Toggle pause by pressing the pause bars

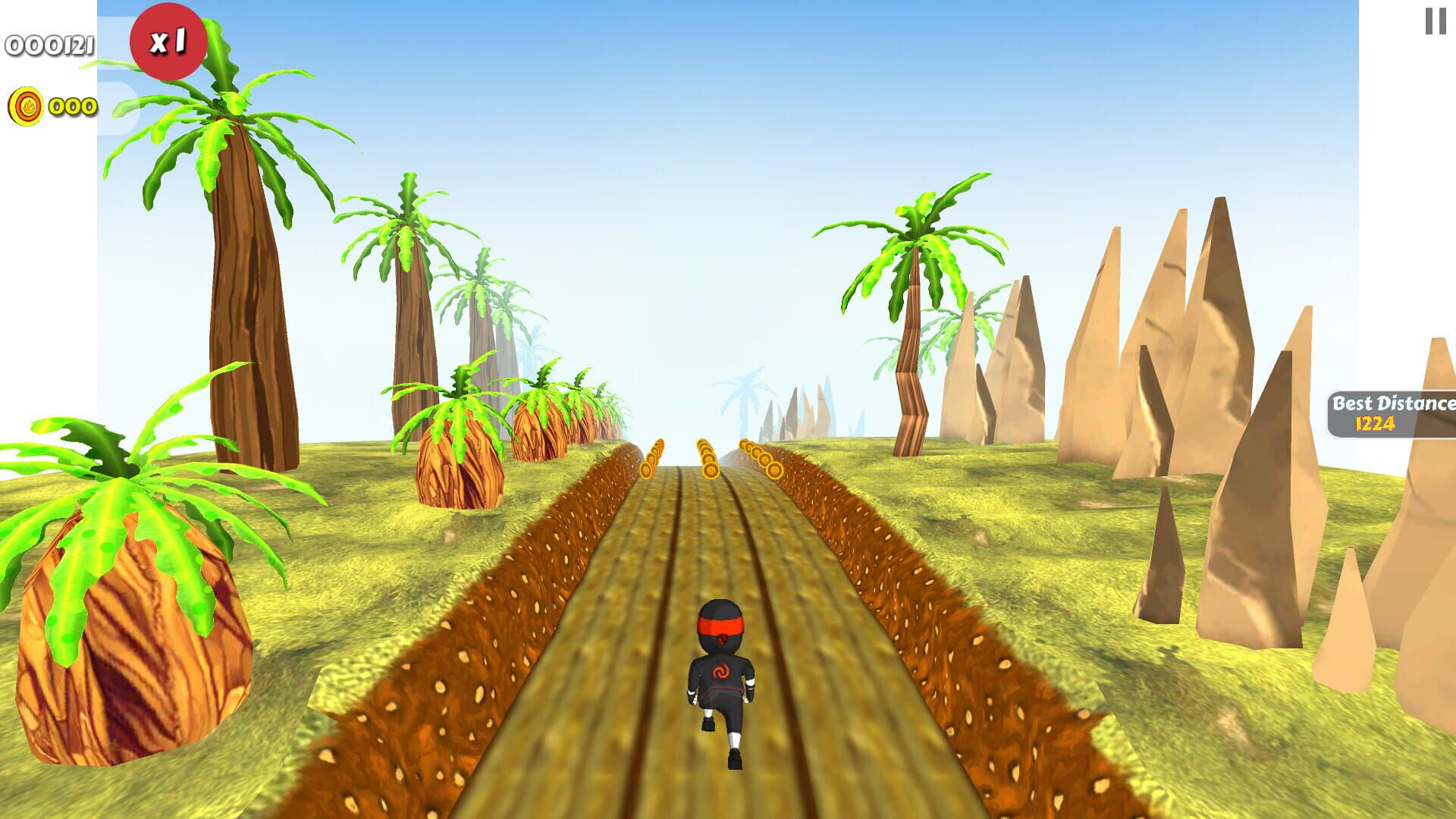point(1434,23)
